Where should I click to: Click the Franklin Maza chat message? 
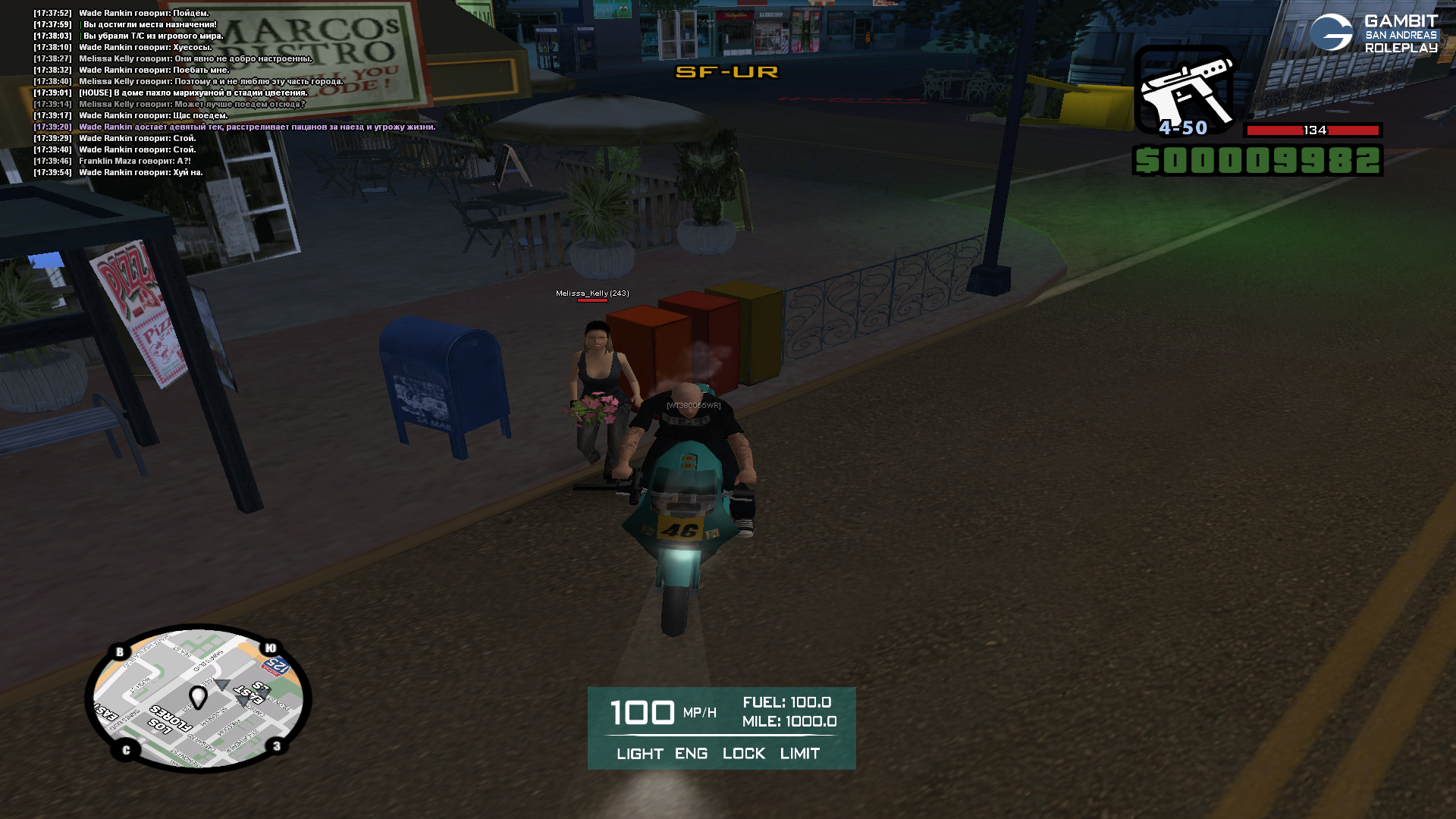(x=134, y=162)
